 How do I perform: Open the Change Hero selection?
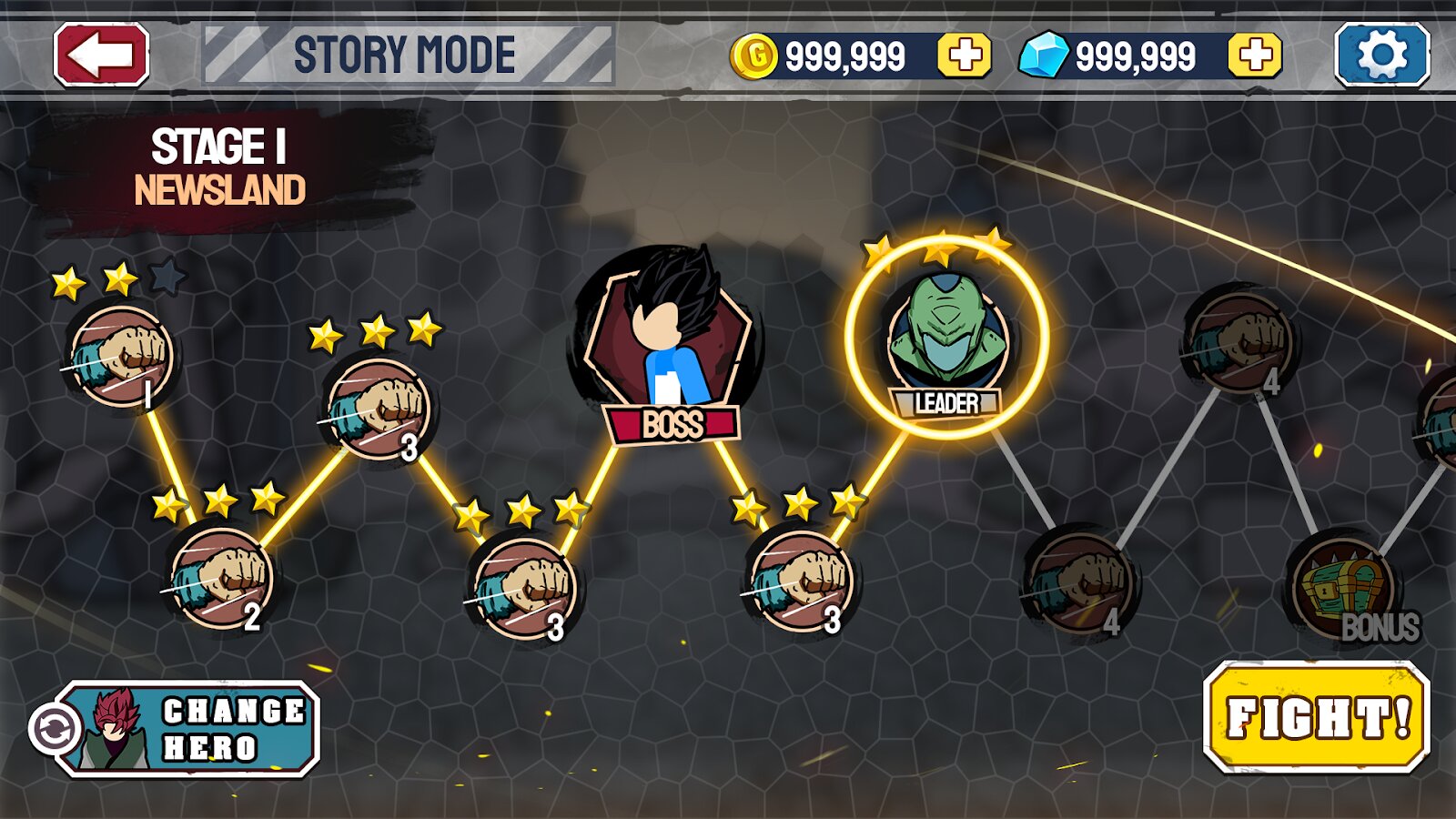tap(187, 729)
